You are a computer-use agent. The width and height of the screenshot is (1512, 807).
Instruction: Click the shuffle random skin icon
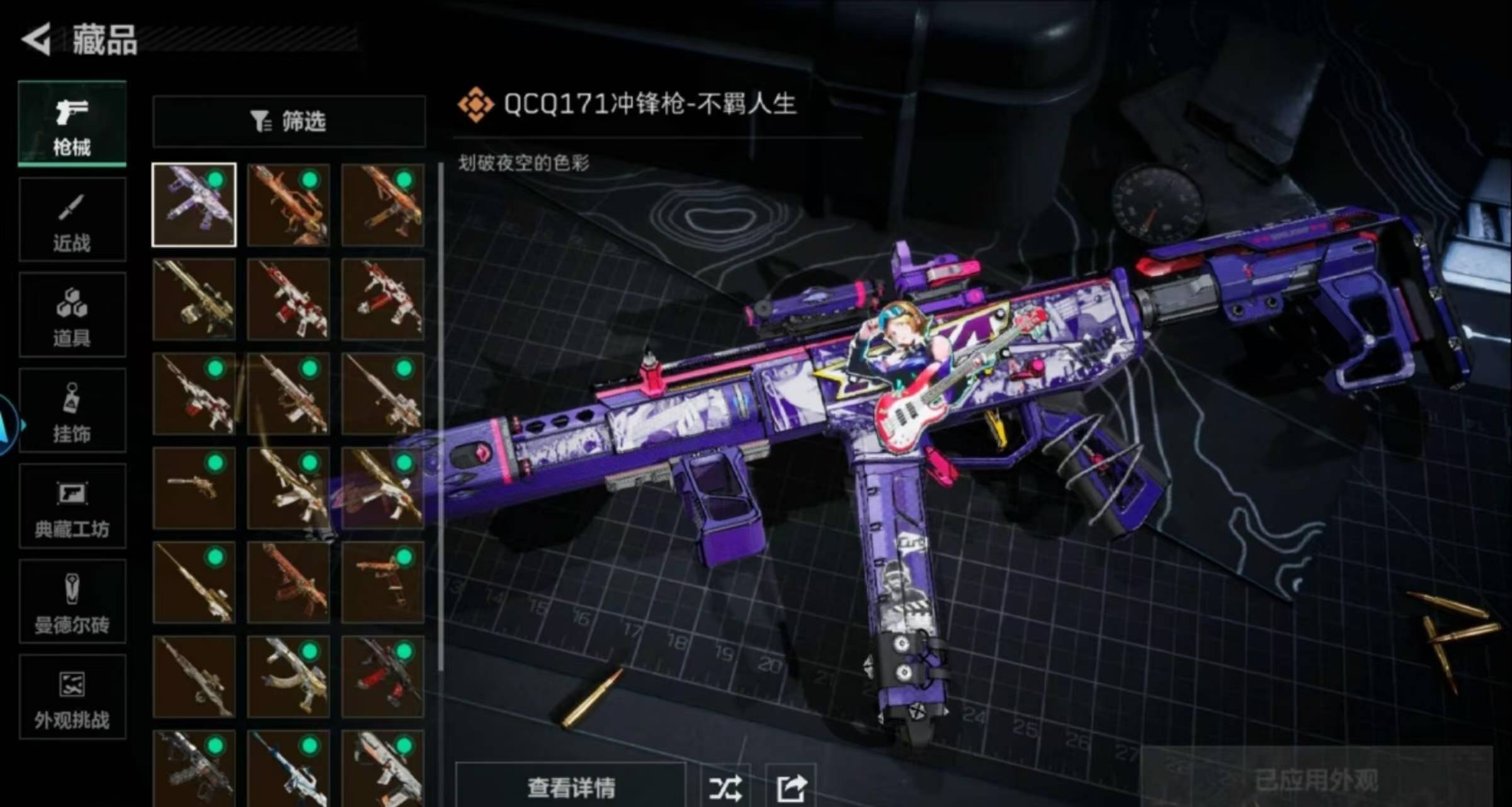[725, 787]
